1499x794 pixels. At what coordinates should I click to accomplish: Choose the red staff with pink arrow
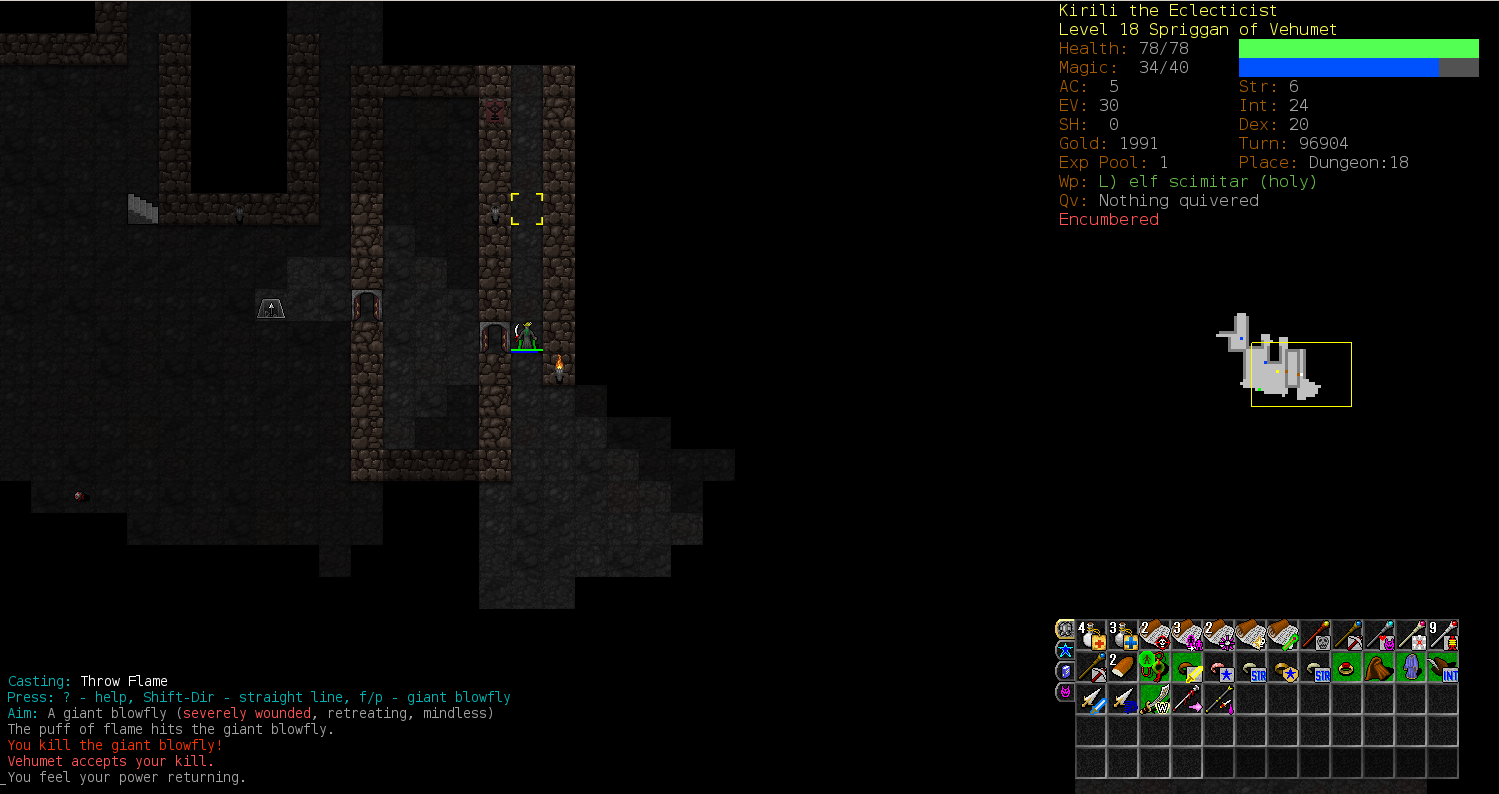click(1187, 699)
